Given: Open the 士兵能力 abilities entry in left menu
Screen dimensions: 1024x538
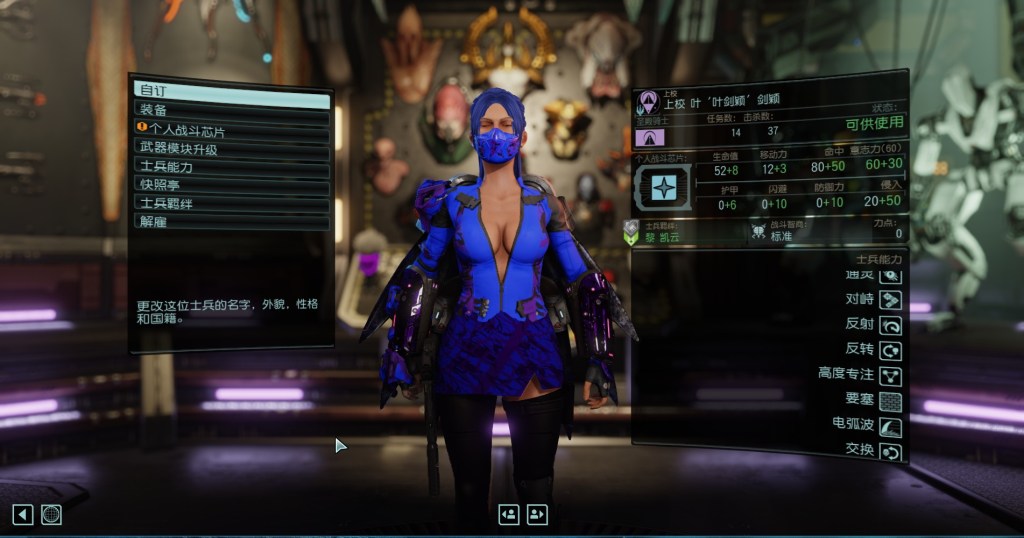Looking at the screenshot, I should [231, 167].
